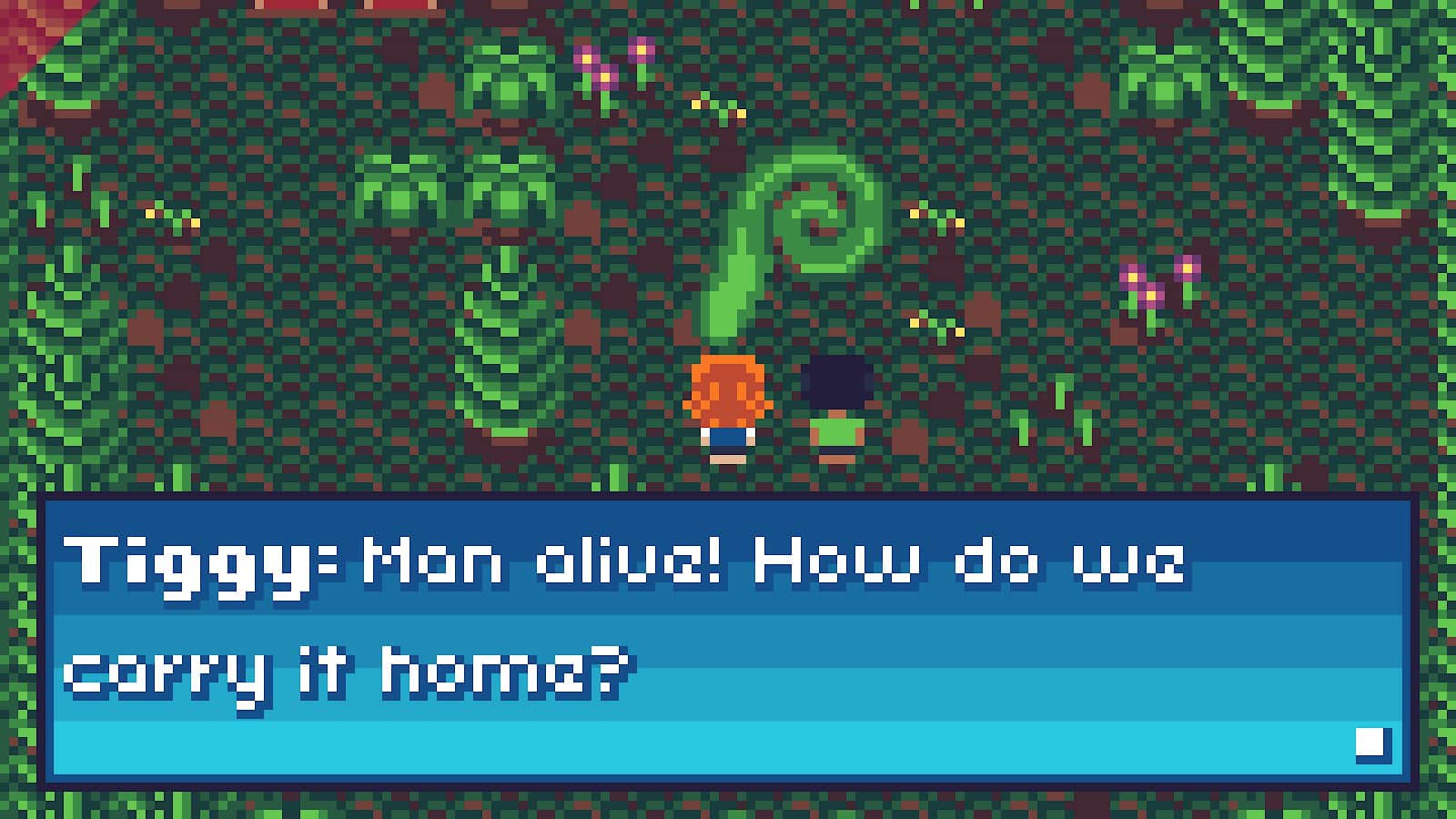Click Tiggy, the orange-haired character
This screenshot has width=1456, height=819.
[728, 400]
